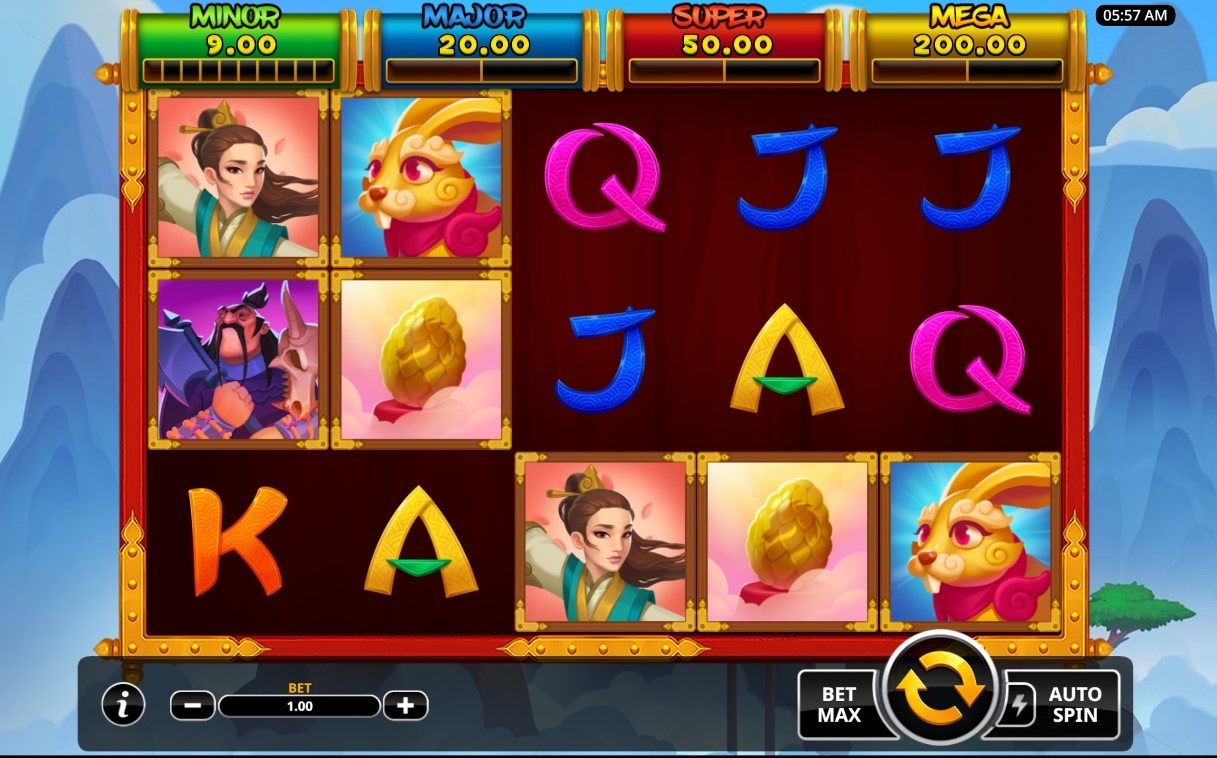Set the wager with Bet Max

[x=840, y=704]
